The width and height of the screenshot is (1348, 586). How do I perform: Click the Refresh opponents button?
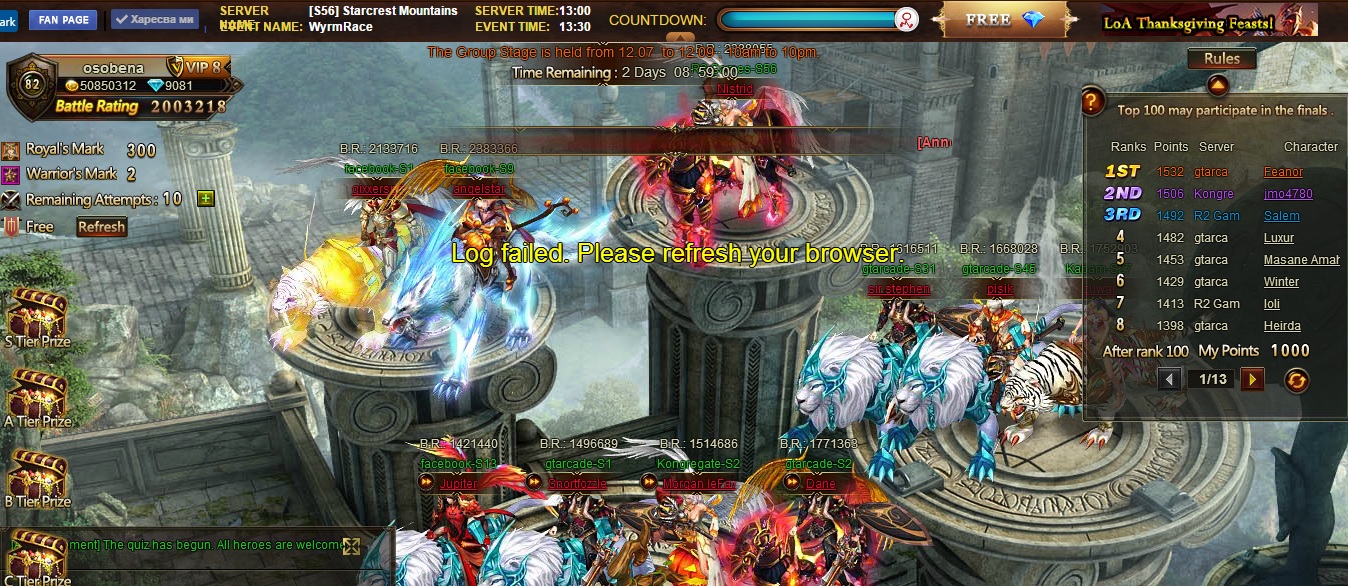[102, 227]
